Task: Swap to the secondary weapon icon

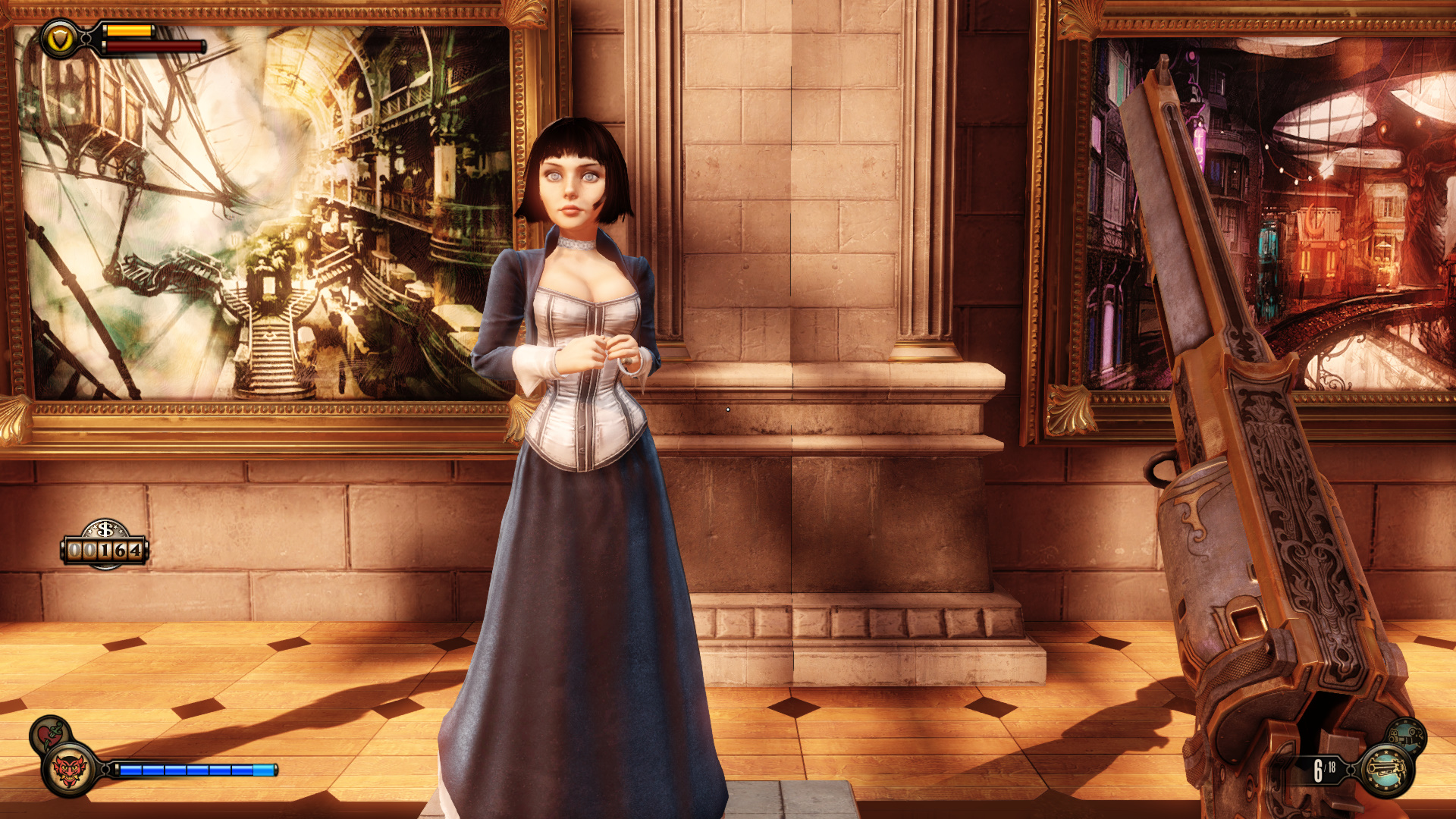Action: pos(1407,736)
